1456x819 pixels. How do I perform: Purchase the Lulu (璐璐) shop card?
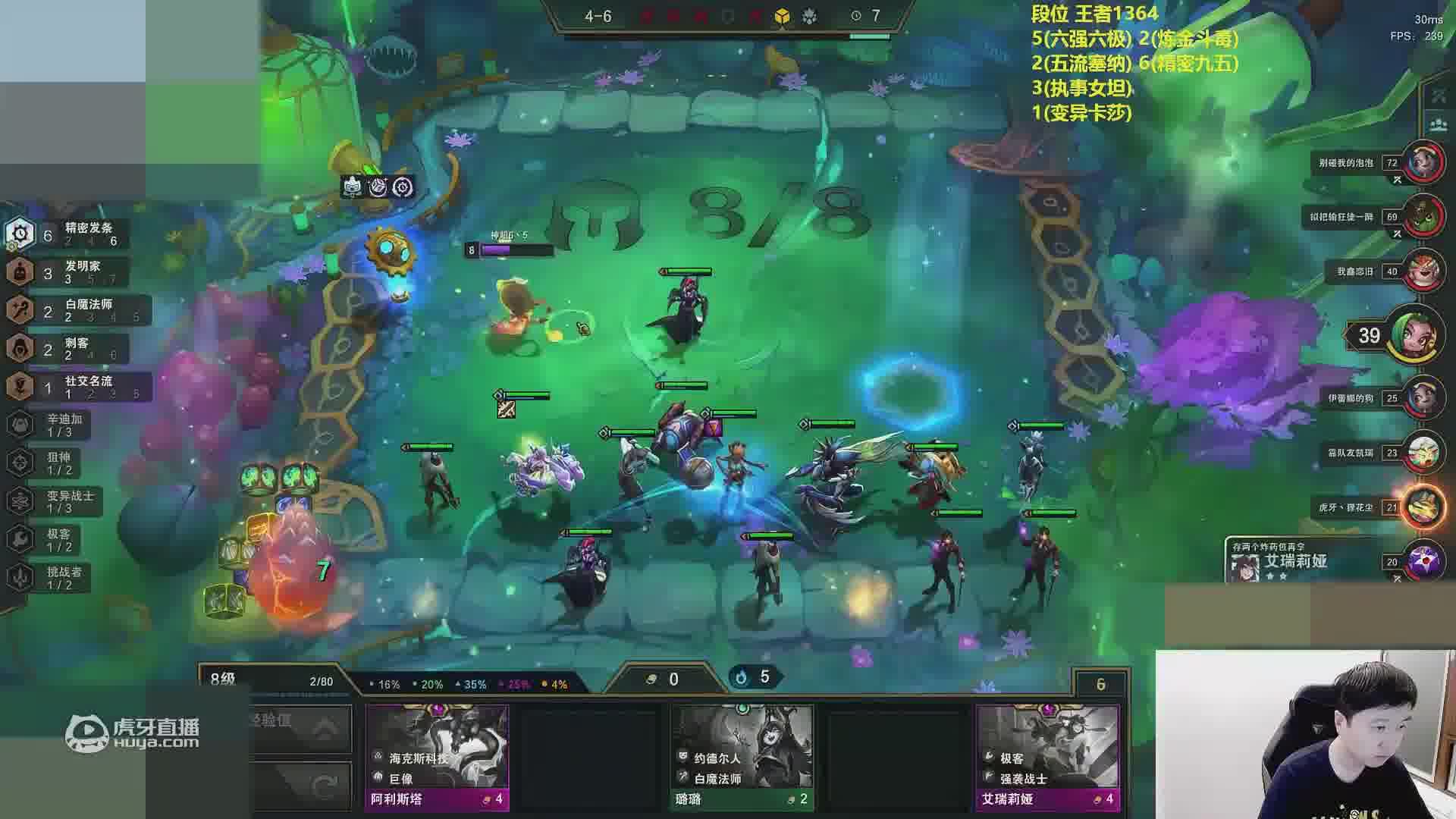pyautogui.click(x=742, y=757)
